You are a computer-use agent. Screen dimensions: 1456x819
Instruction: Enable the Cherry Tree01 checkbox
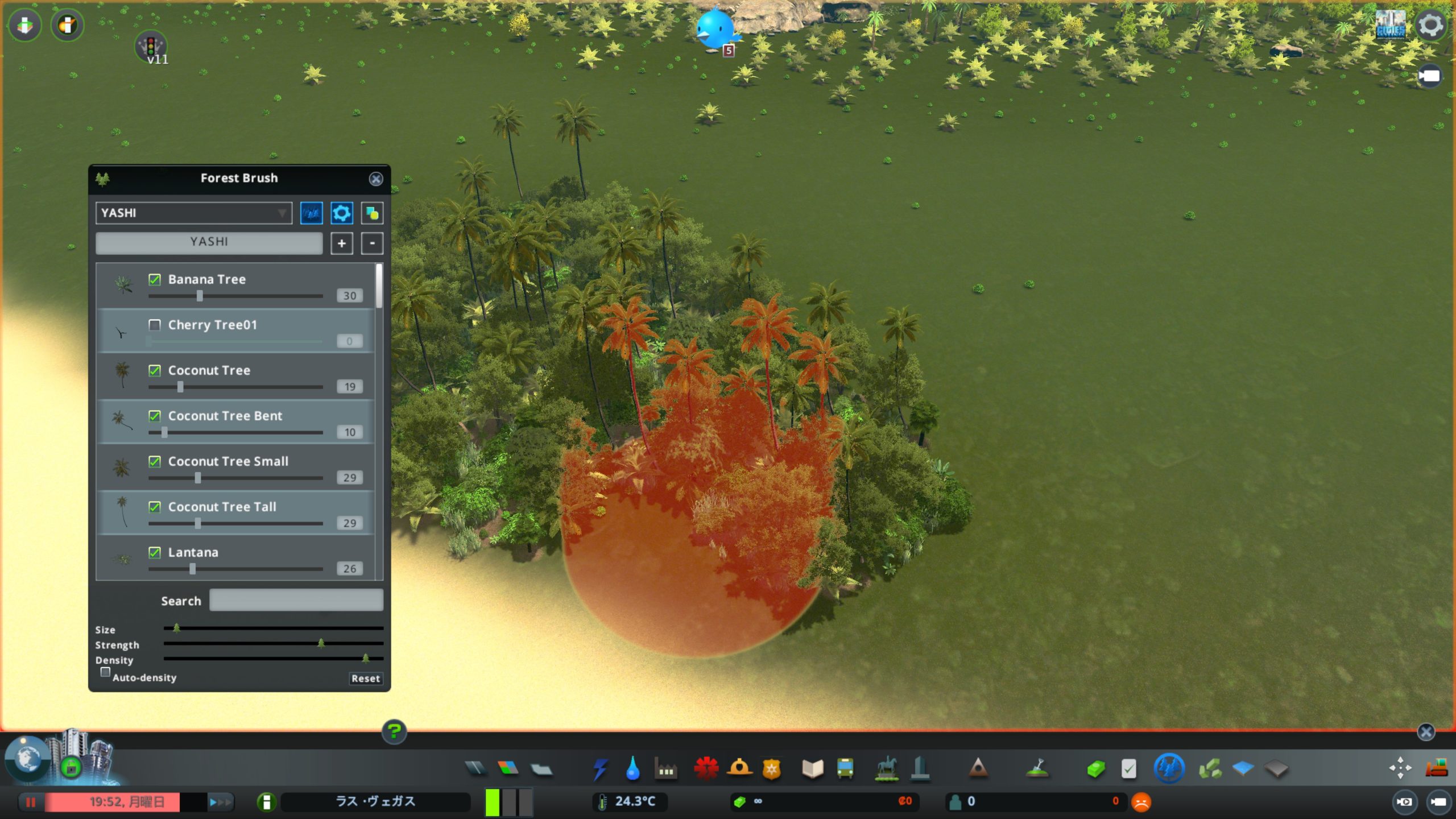[154, 325]
